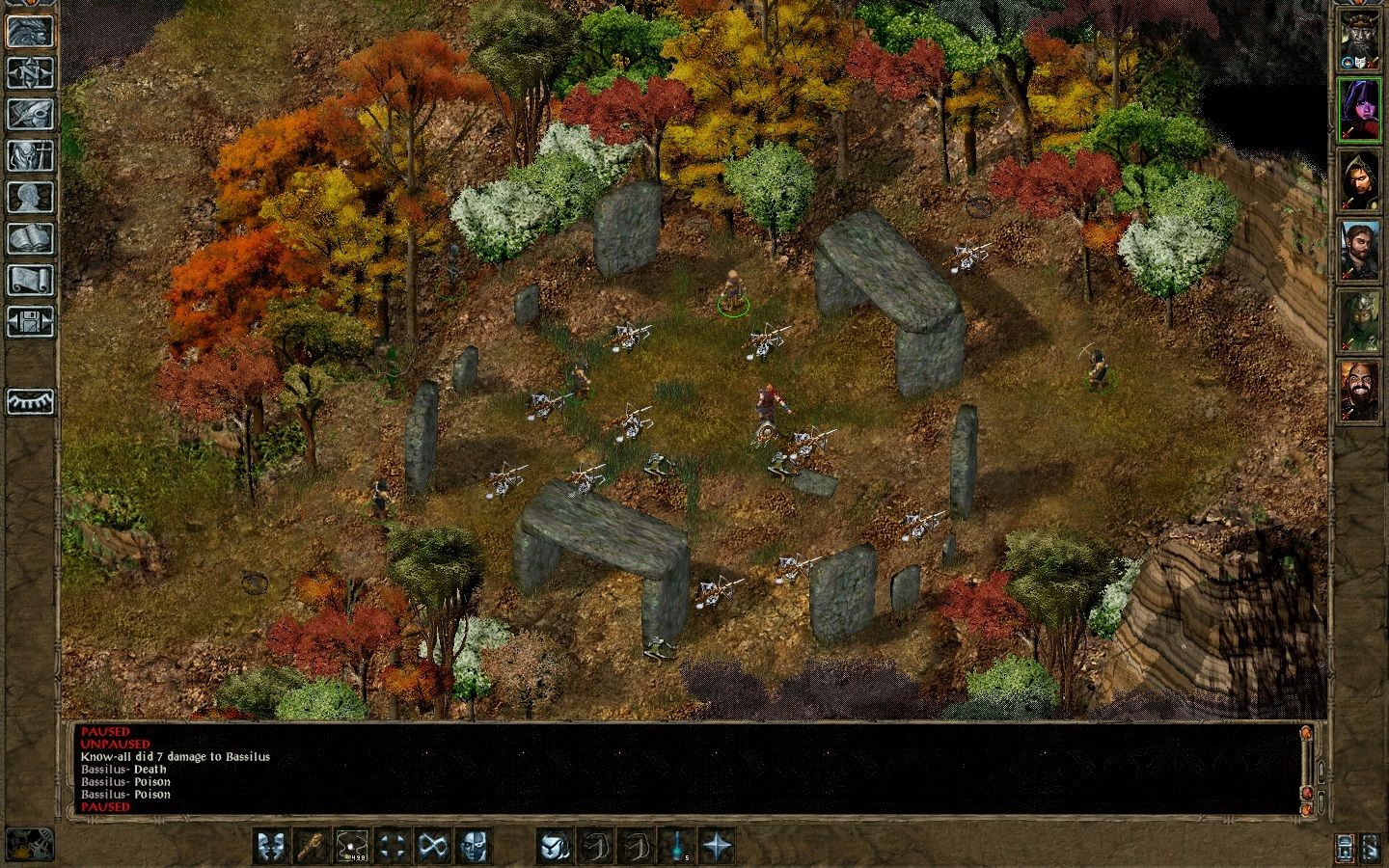Open the options floppy disk button
1389x868 pixels.
tap(31, 321)
